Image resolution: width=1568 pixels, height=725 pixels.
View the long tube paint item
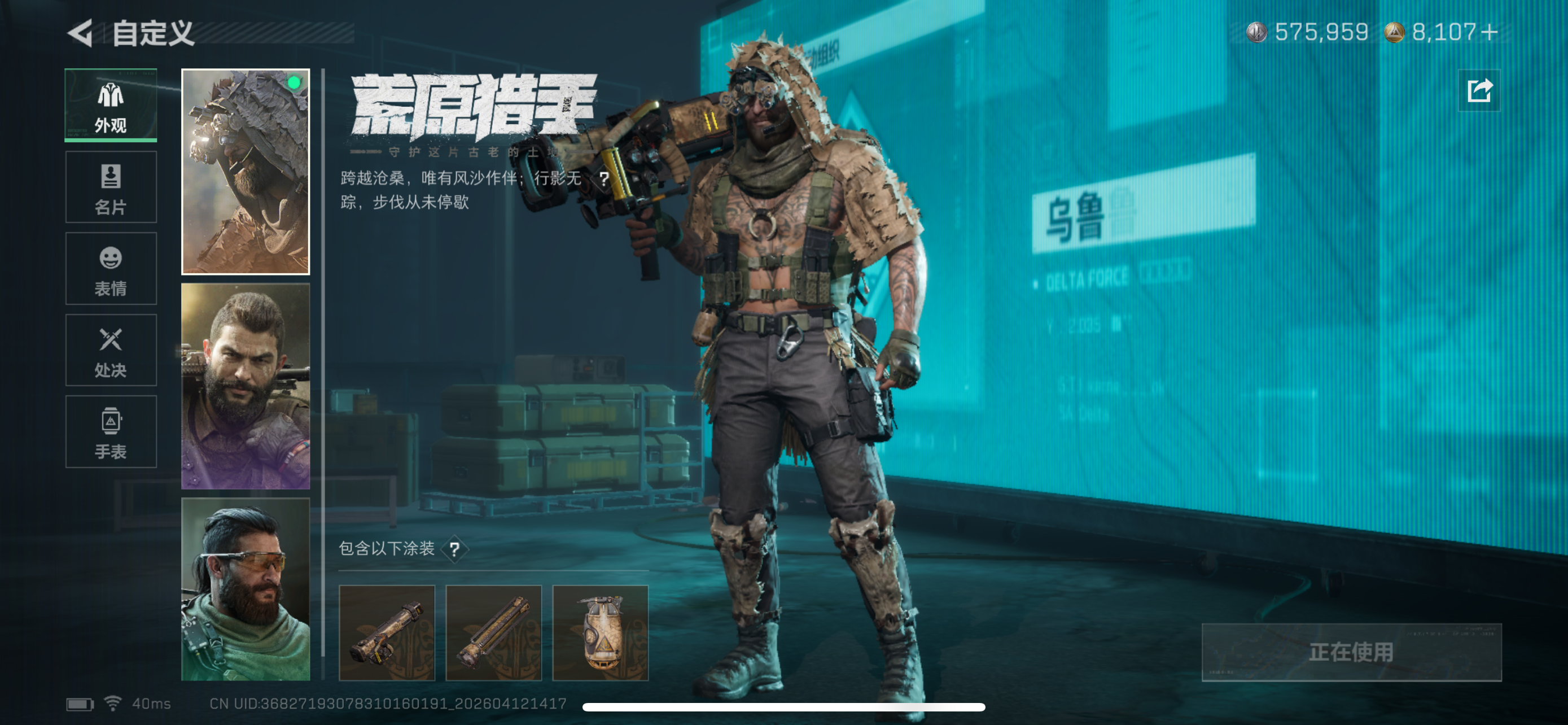(494, 632)
